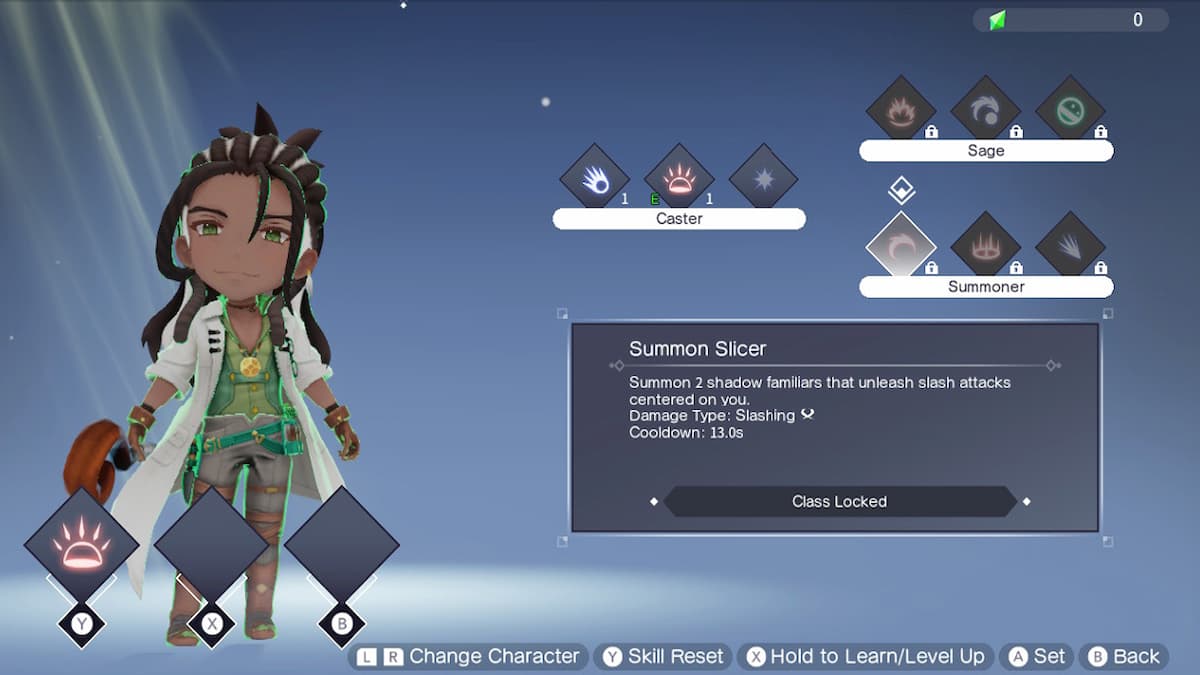Screen dimensions: 1200x675
Task: Select the locked flame Sage skill
Action: point(900,110)
